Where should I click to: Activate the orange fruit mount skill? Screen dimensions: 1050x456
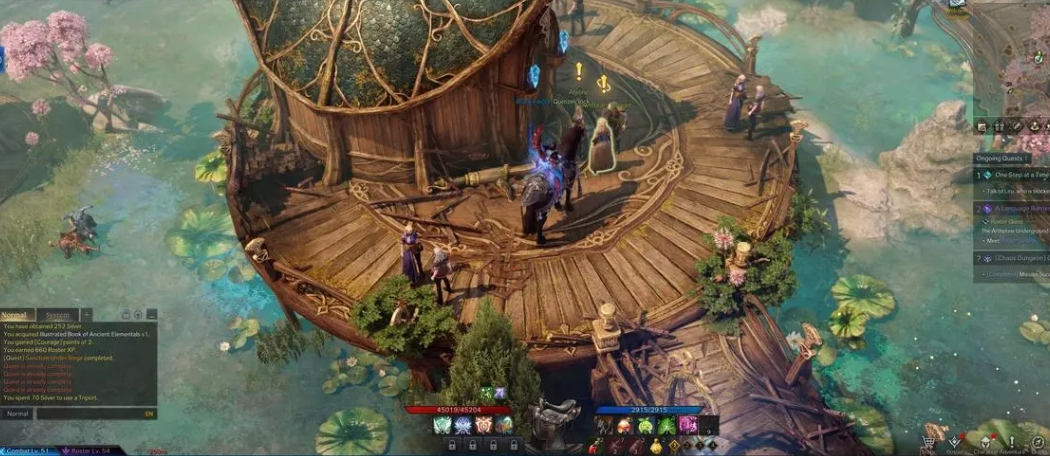(x=623, y=425)
